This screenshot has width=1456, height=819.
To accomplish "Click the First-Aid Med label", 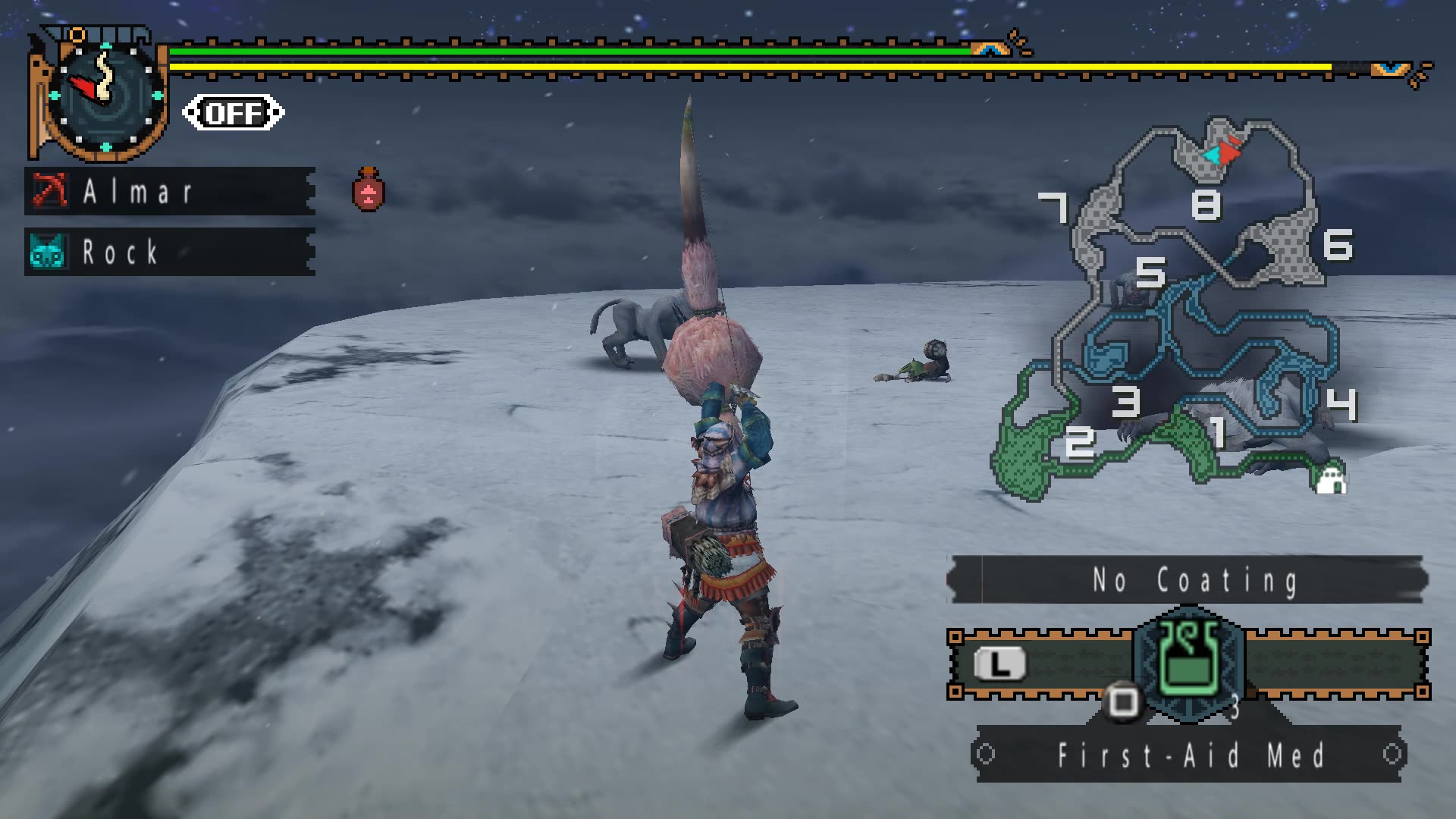I will tap(1190, 753).
